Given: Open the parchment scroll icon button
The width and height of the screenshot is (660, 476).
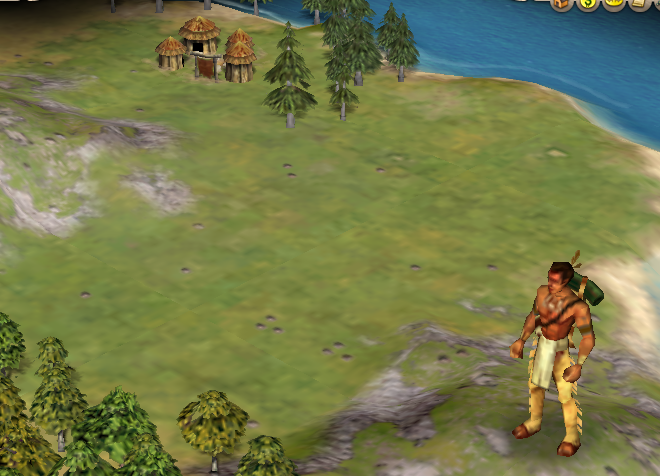Looking at the screenshot, I should coord(638,3).
